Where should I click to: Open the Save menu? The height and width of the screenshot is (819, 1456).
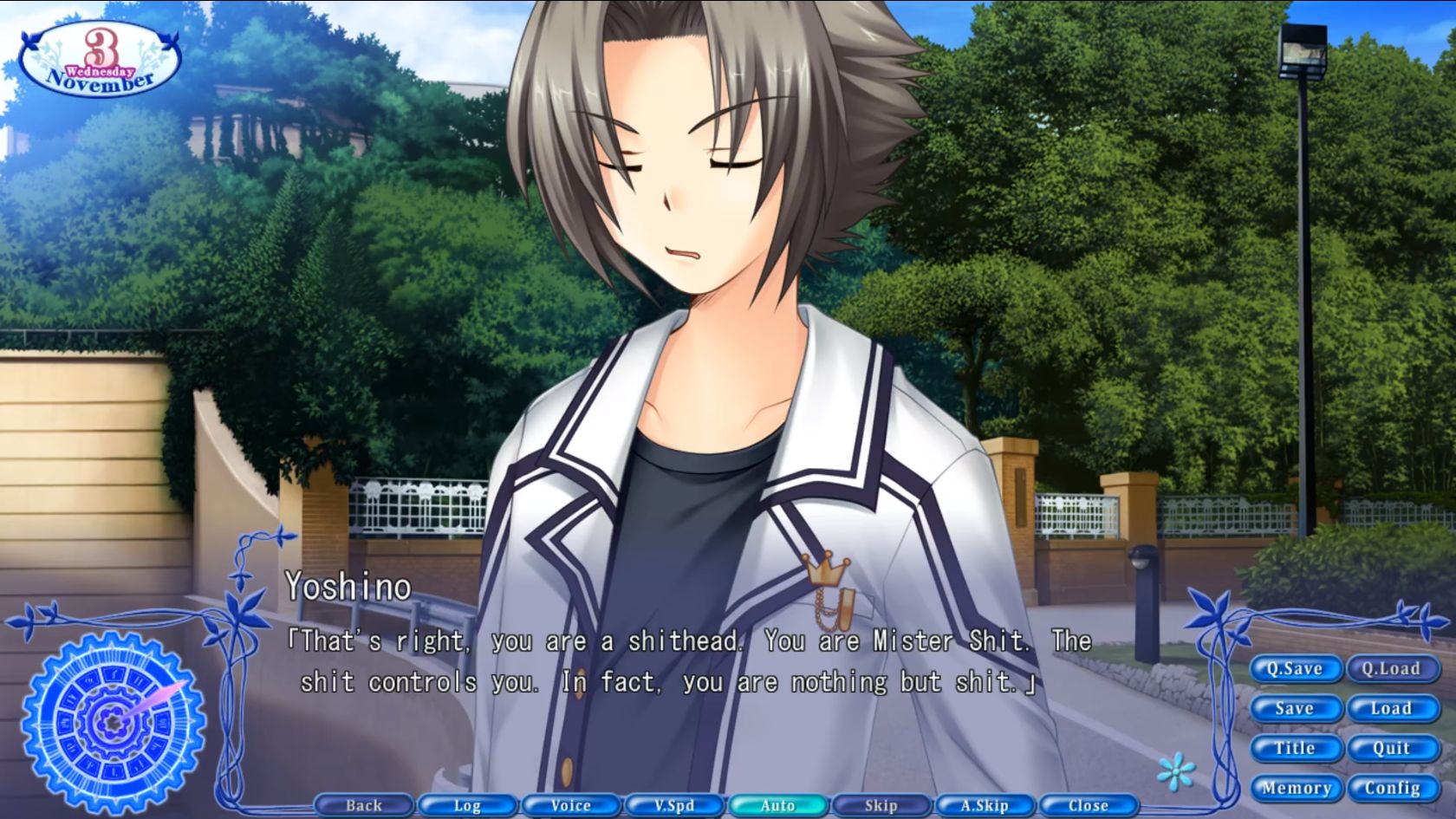coord(1296,708)
